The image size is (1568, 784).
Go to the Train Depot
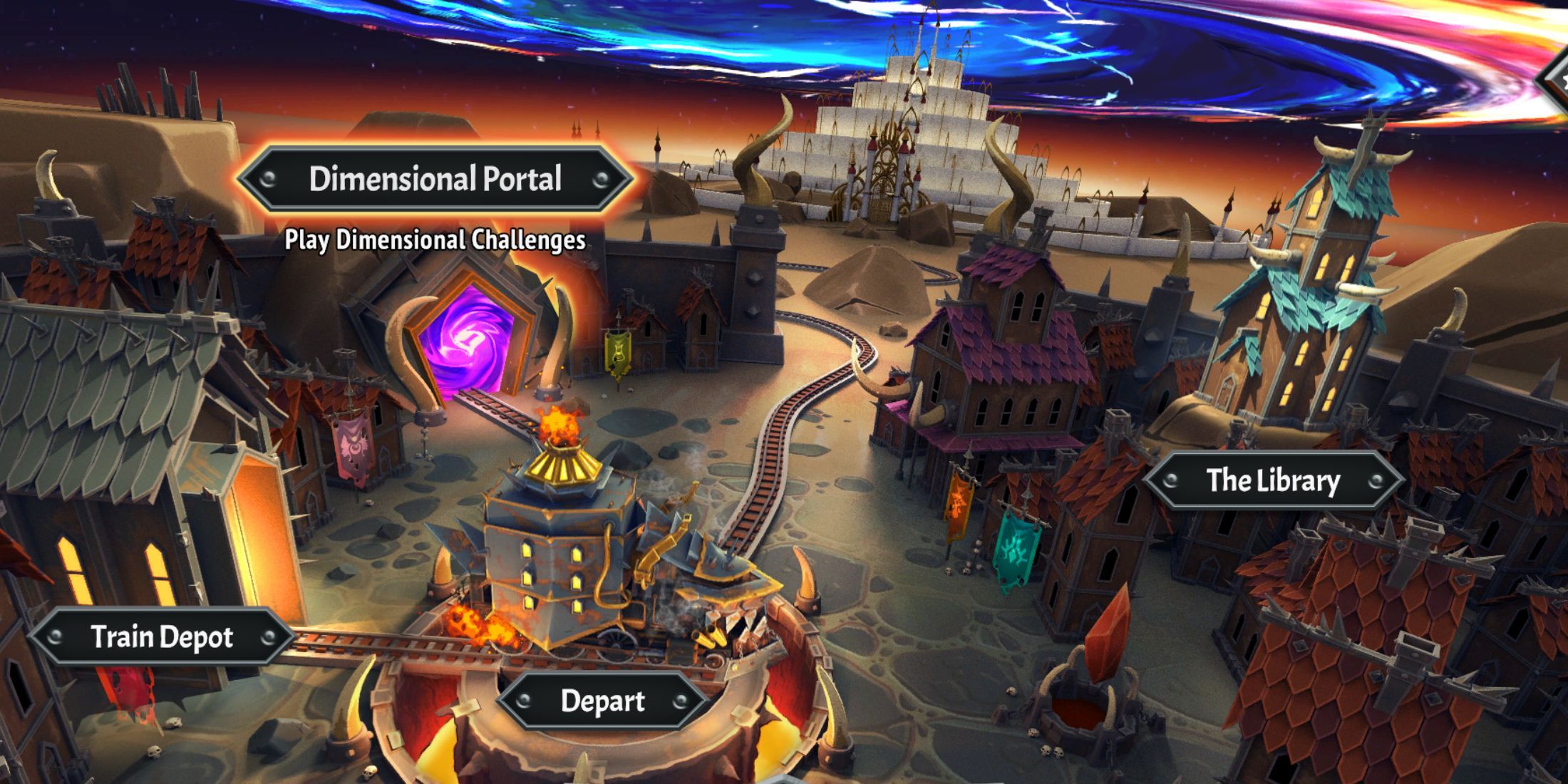(162, 636)
